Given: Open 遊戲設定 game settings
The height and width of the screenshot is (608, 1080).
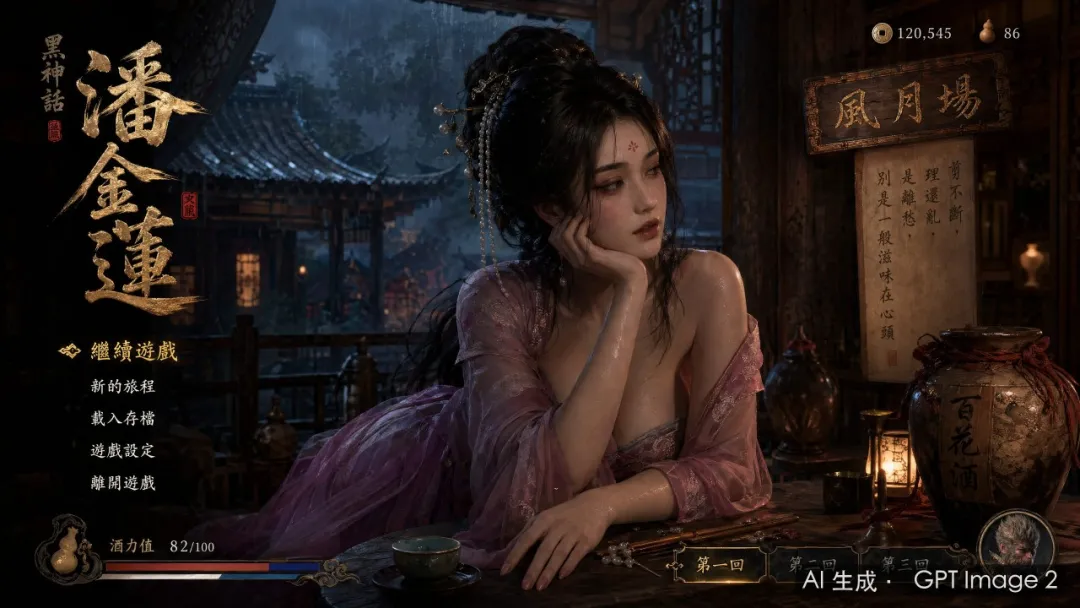Looking at the screenshot, I should (x=123, y=450).
